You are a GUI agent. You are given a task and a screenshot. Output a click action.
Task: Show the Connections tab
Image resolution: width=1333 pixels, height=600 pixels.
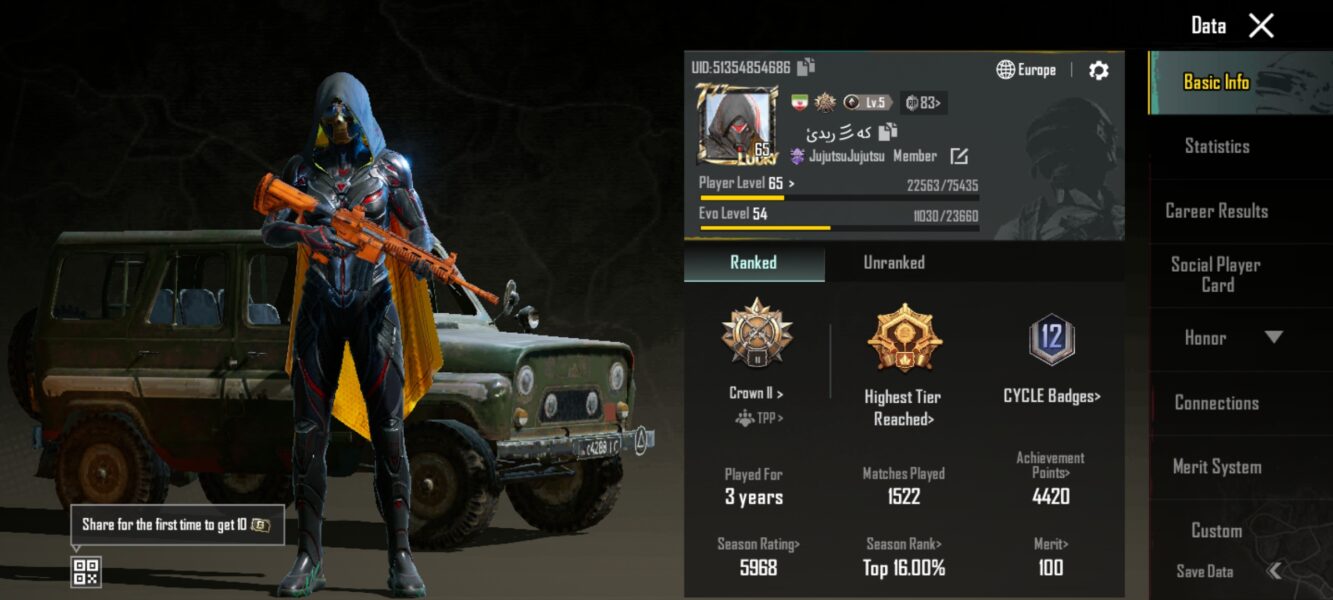[1216, 403]
